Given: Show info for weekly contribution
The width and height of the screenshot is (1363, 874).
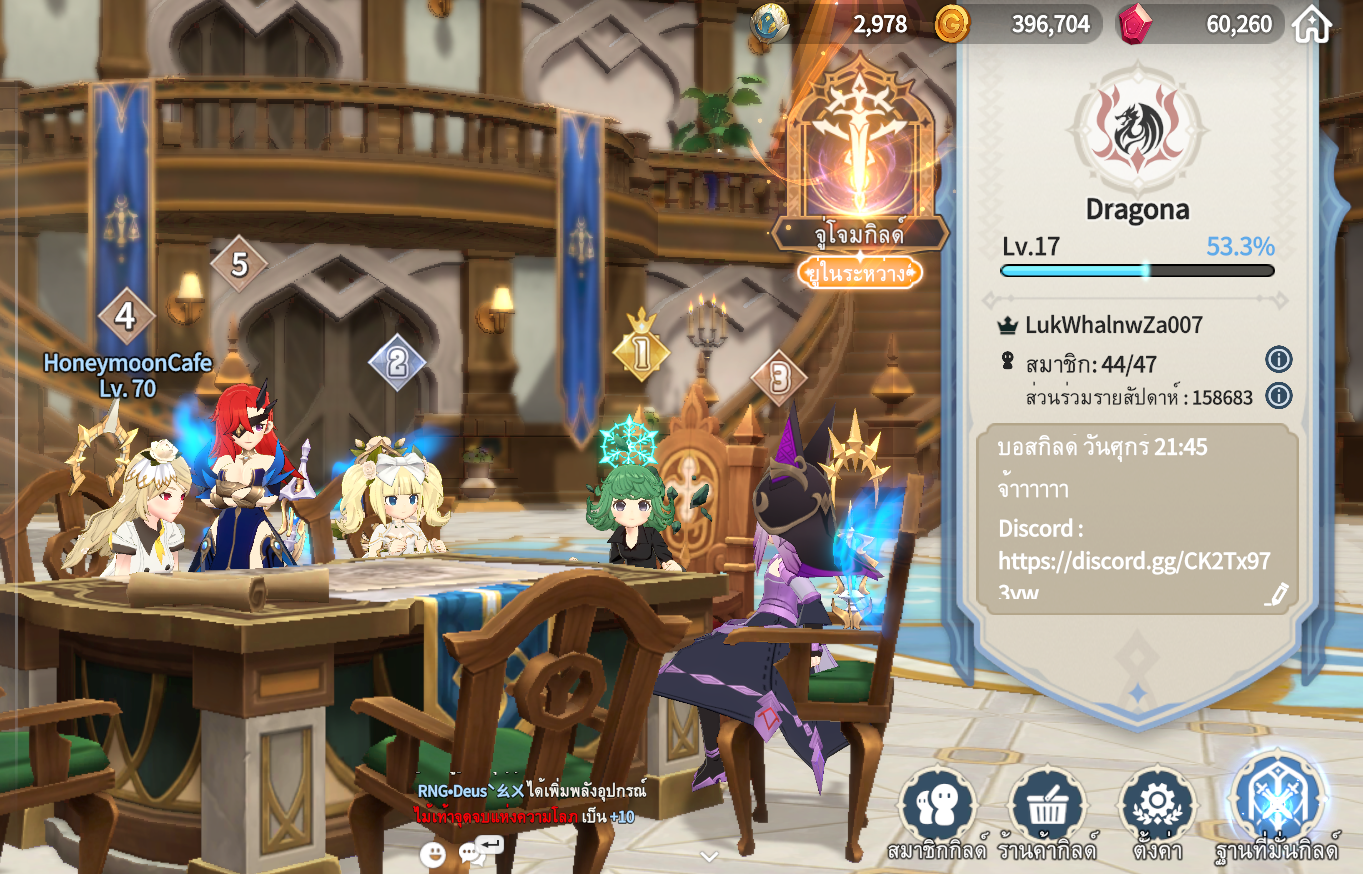Looking at the screenshot, I should pos(1278,396).
